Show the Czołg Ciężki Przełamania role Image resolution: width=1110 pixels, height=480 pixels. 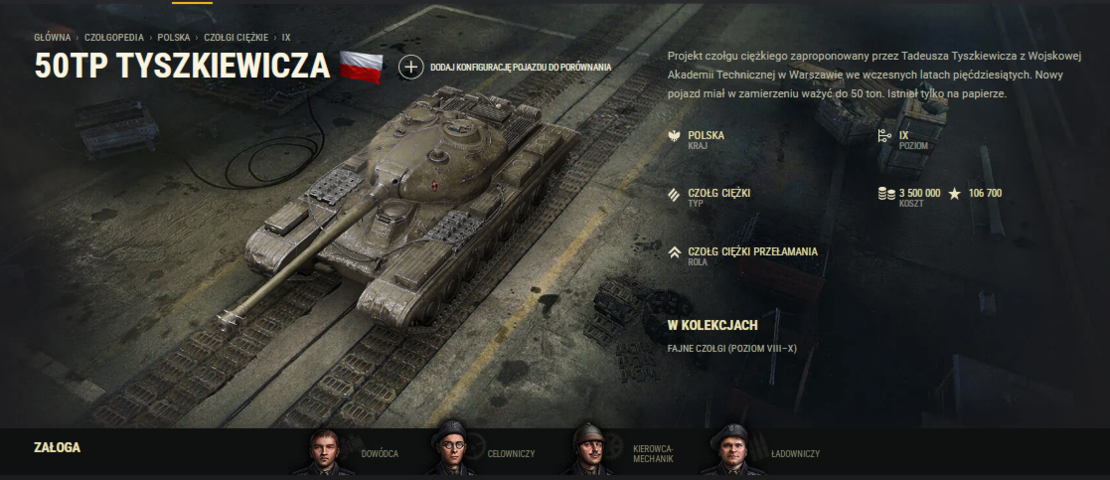(752, 252)
